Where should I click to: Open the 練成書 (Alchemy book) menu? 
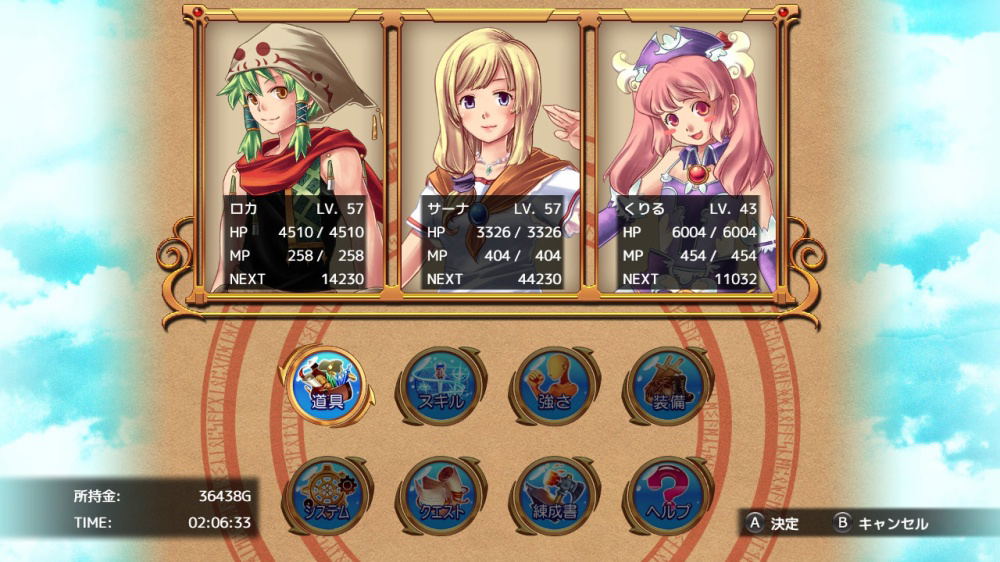pyautogui.click(x=556, y=496)
